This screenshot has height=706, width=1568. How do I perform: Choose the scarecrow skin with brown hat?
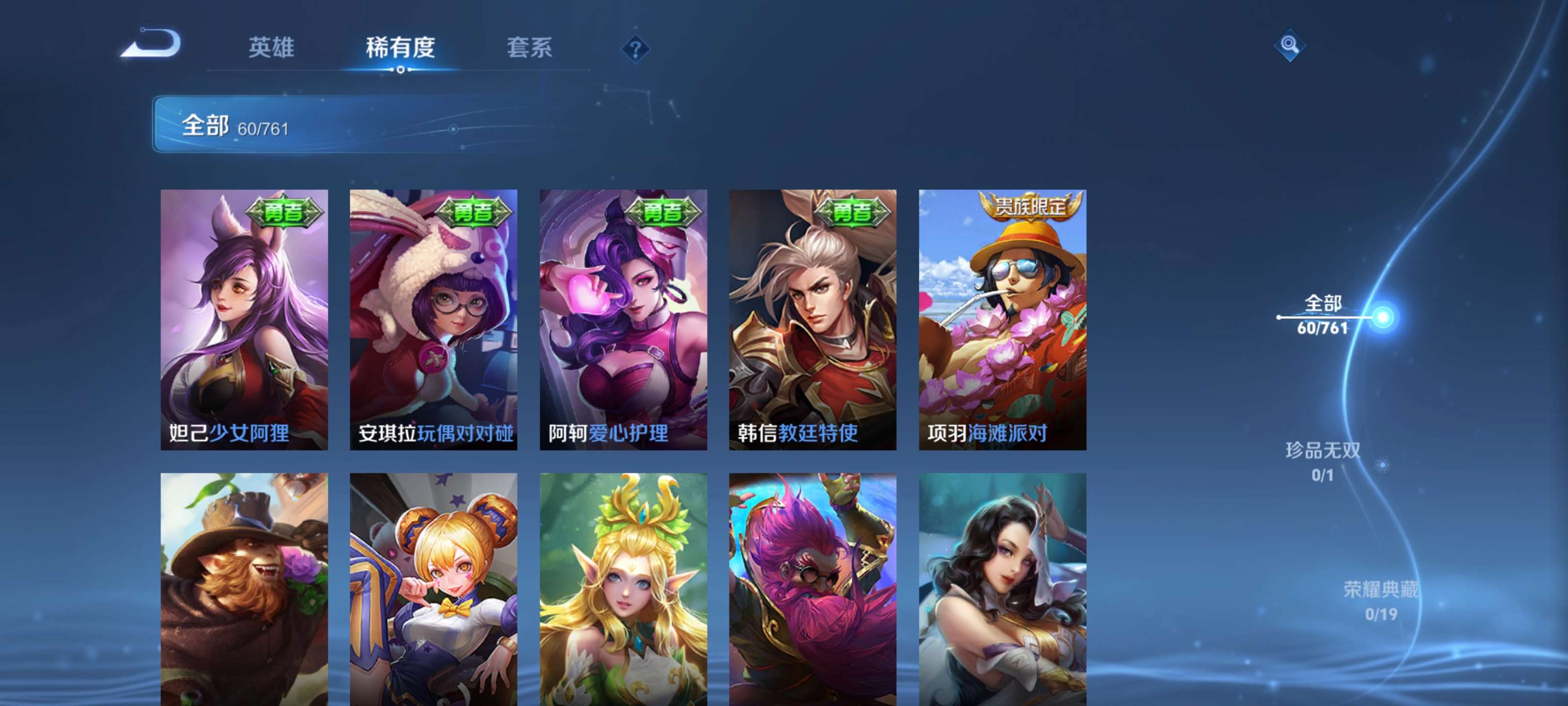point(244,588)
